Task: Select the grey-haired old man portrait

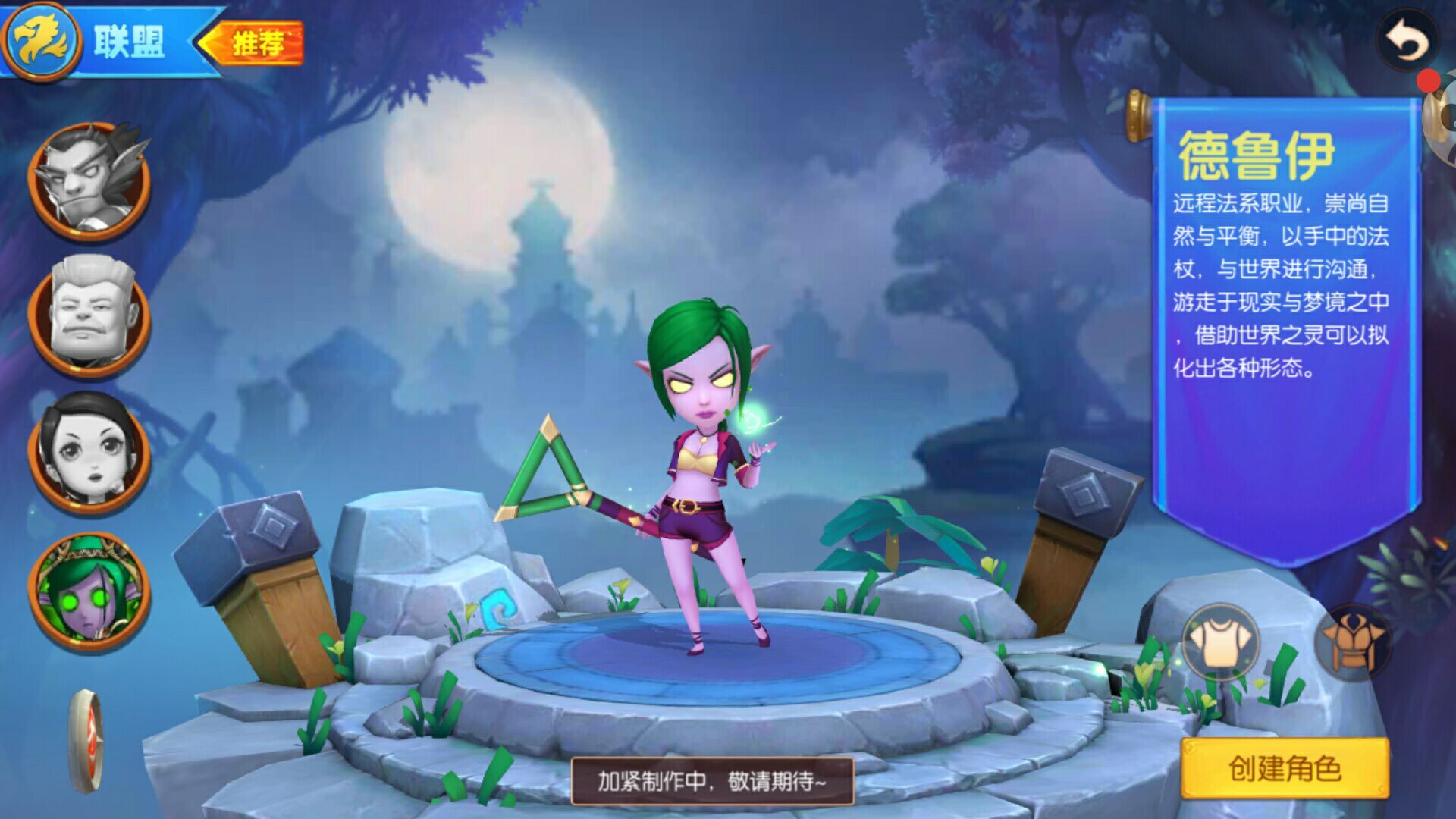Action: pos(89,315)
